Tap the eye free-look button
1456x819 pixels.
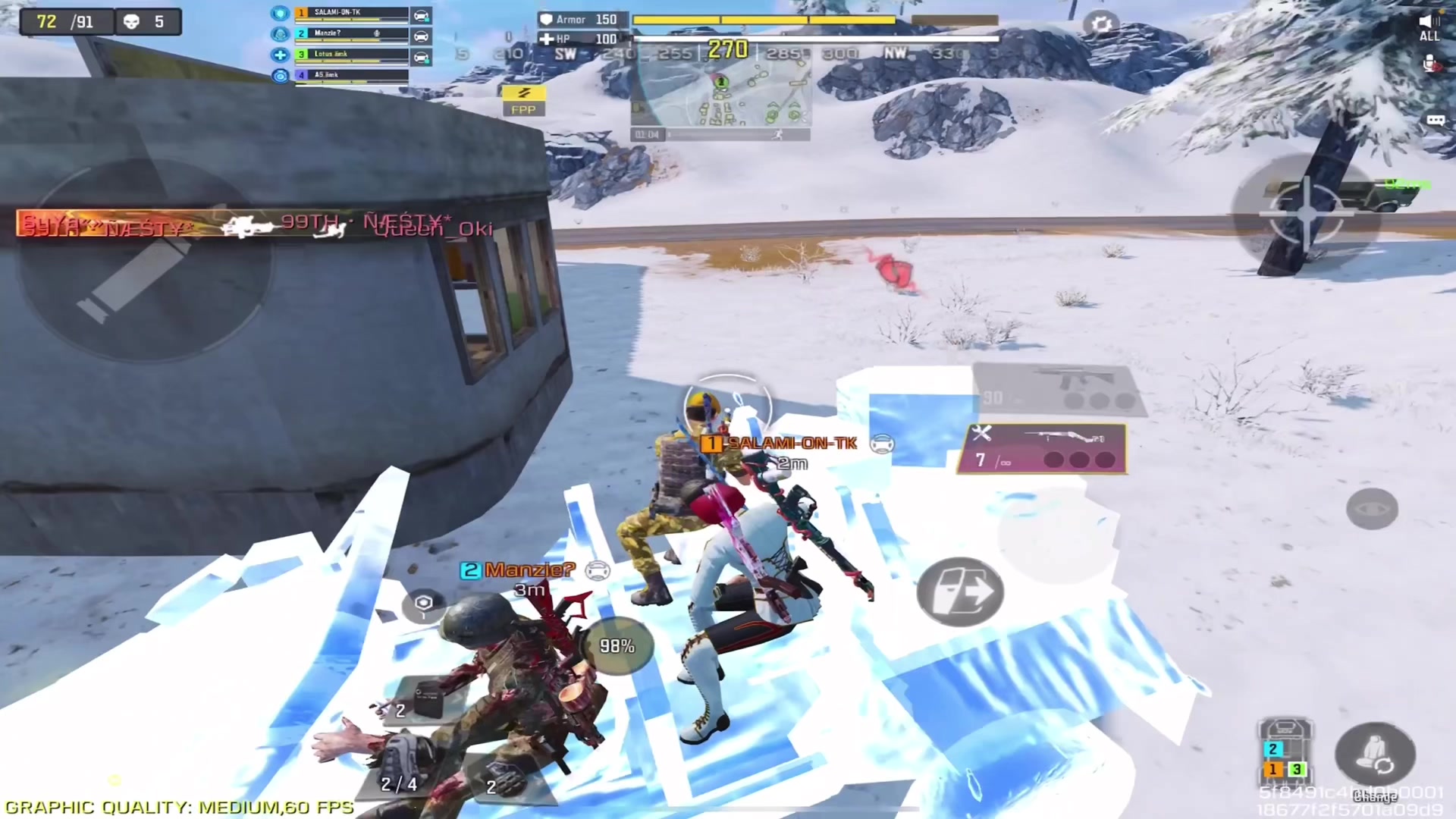[x=1371, y=509]
